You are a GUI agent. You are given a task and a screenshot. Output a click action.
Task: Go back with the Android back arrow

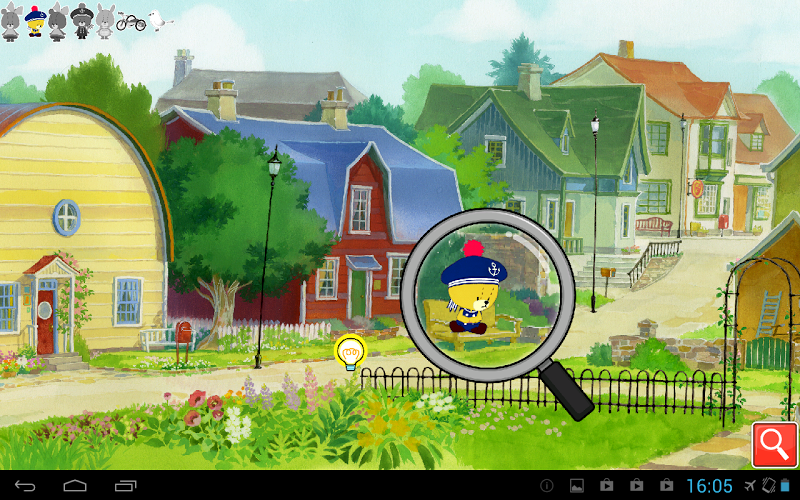click(25, 486)
